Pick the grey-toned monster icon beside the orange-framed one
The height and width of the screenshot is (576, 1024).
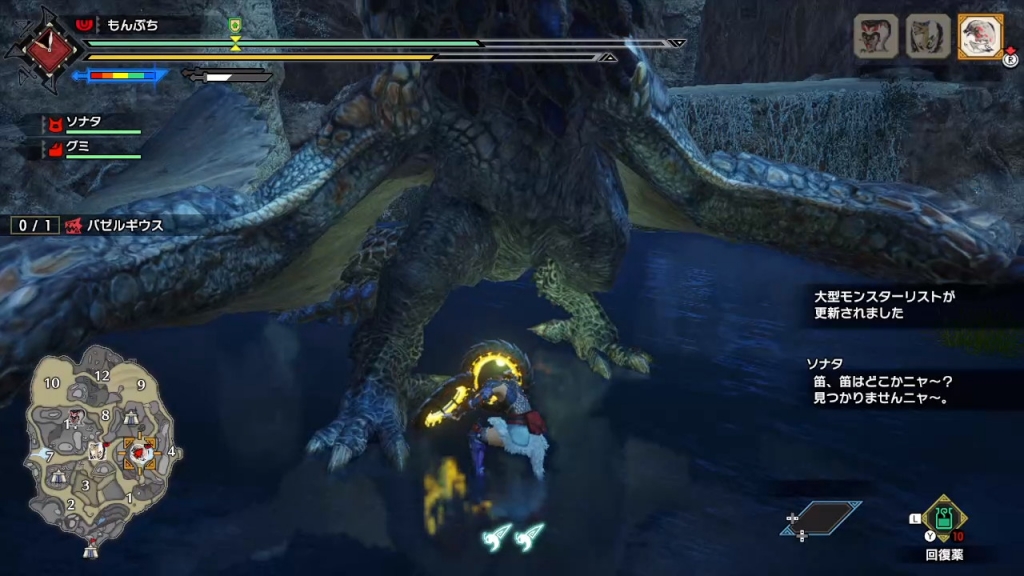[927, 37]
